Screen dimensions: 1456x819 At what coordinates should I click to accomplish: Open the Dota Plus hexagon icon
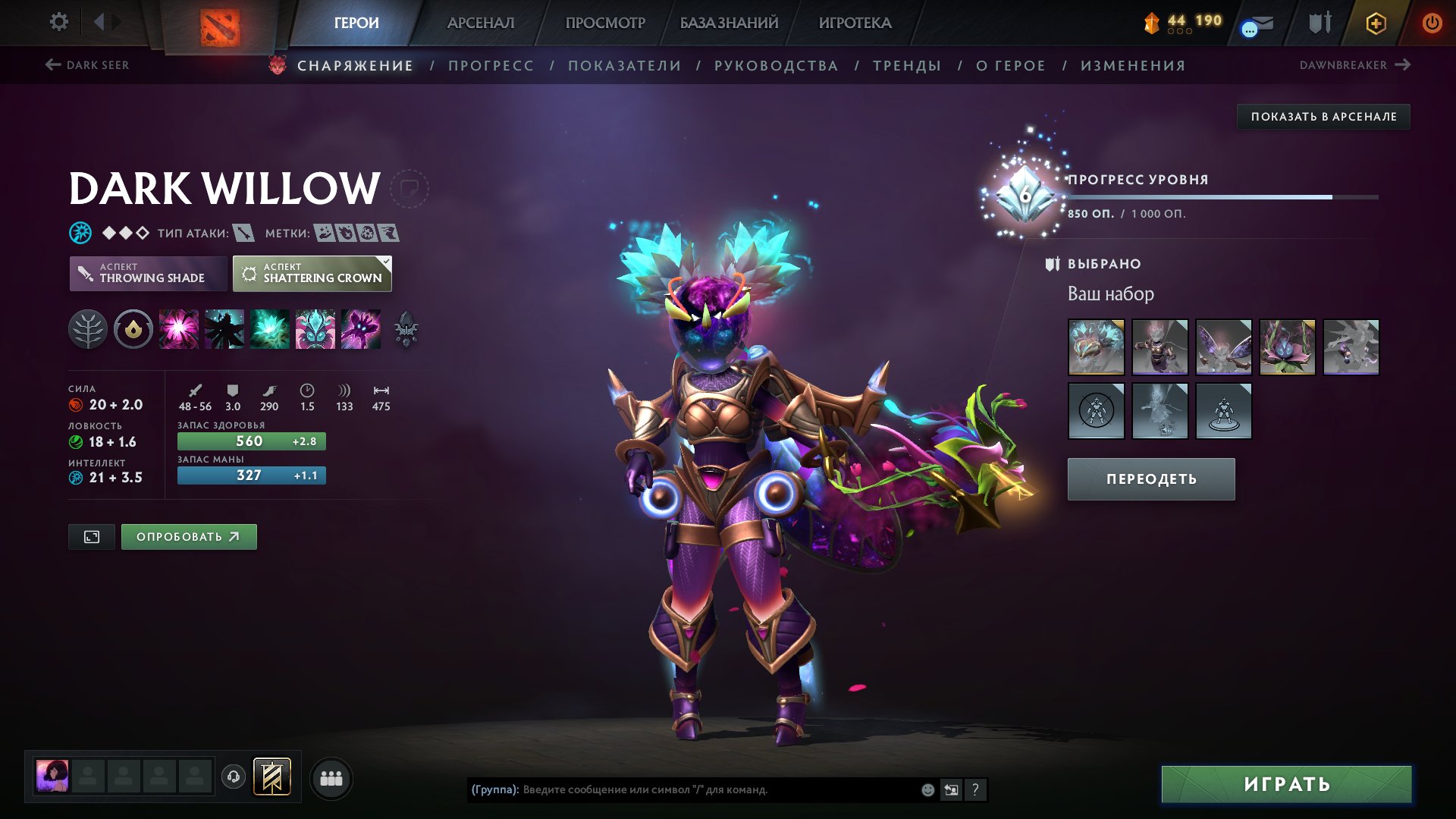tap(1376, 24)
